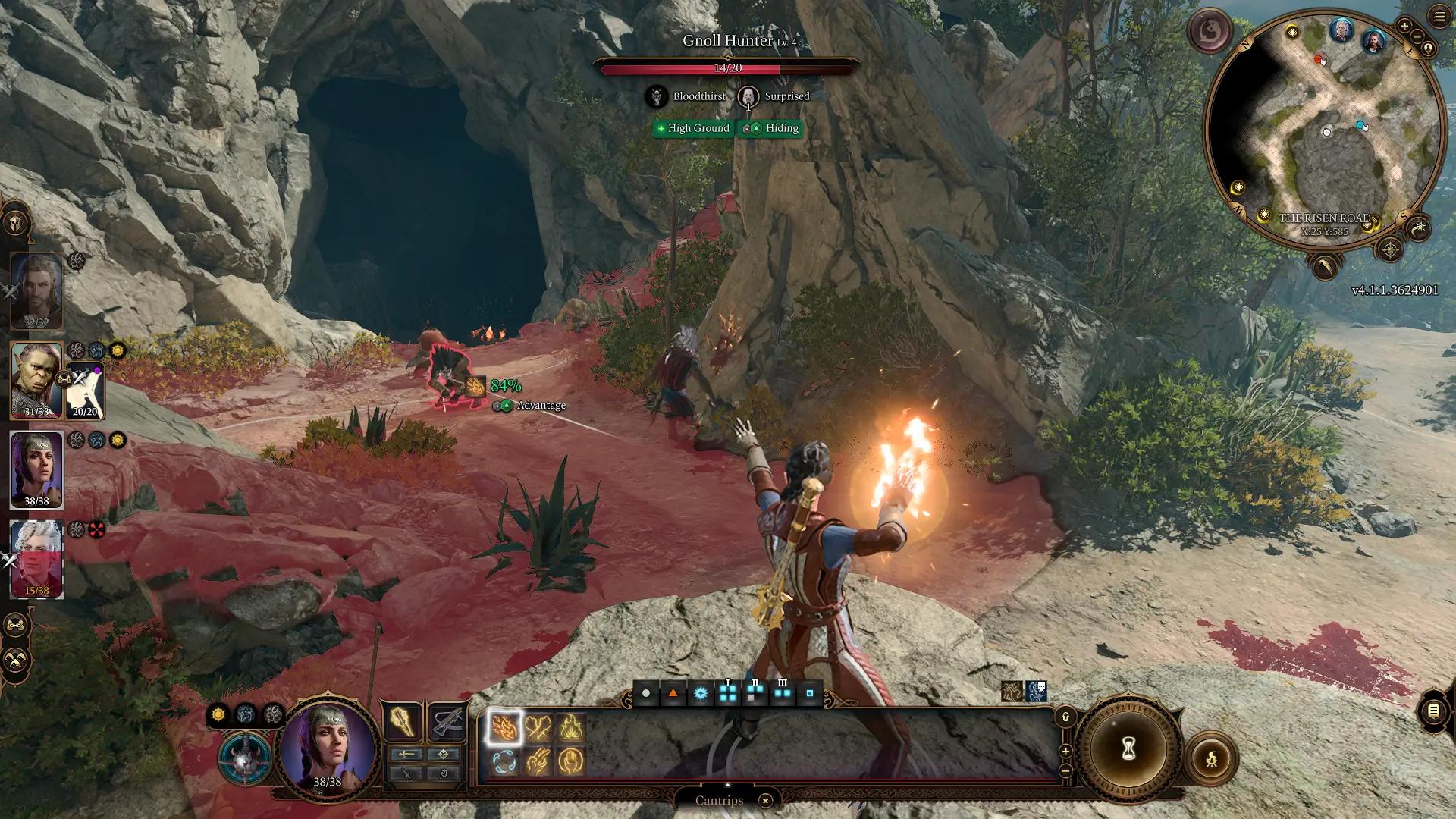Open the game menu button
1456x819 pixels.
[1439, 17]
